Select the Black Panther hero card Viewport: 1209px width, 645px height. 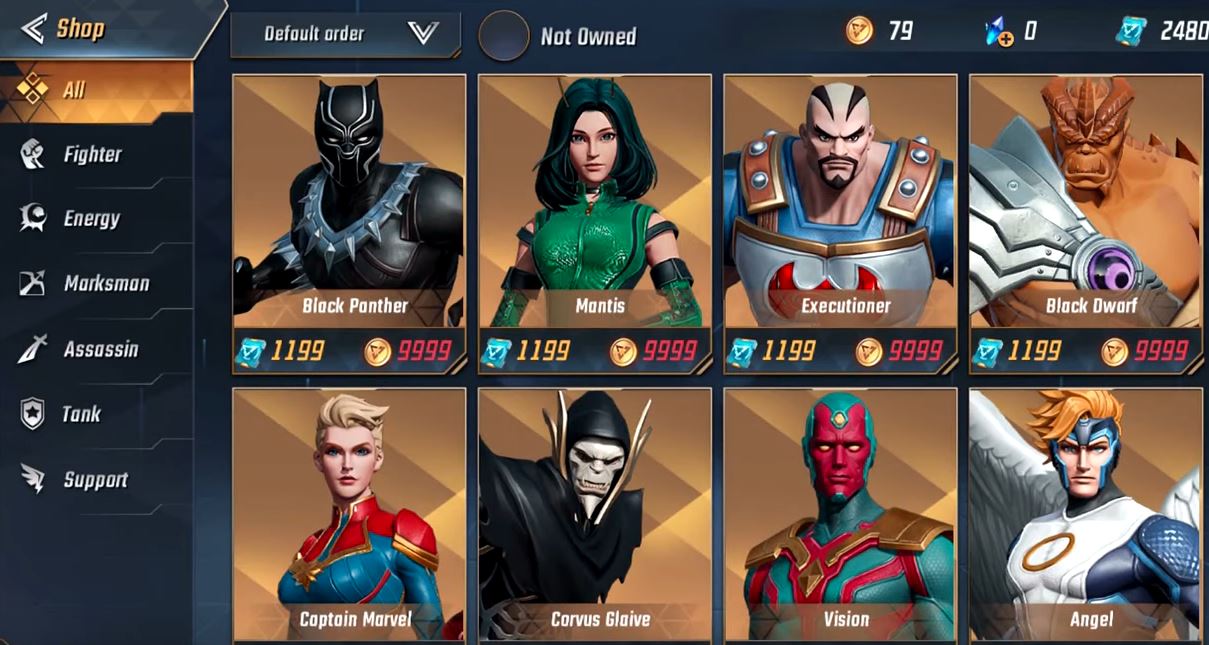coord(349,210)
